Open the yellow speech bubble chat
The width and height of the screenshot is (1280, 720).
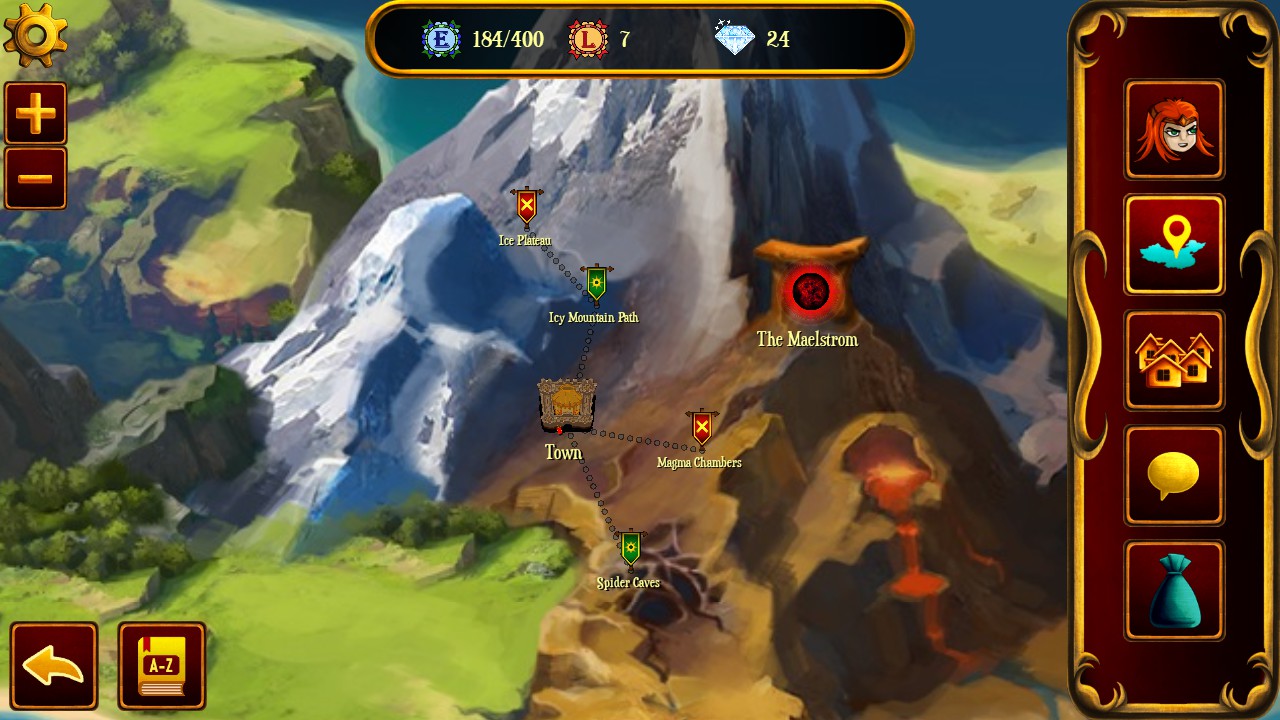click(x=1174, y=475)
